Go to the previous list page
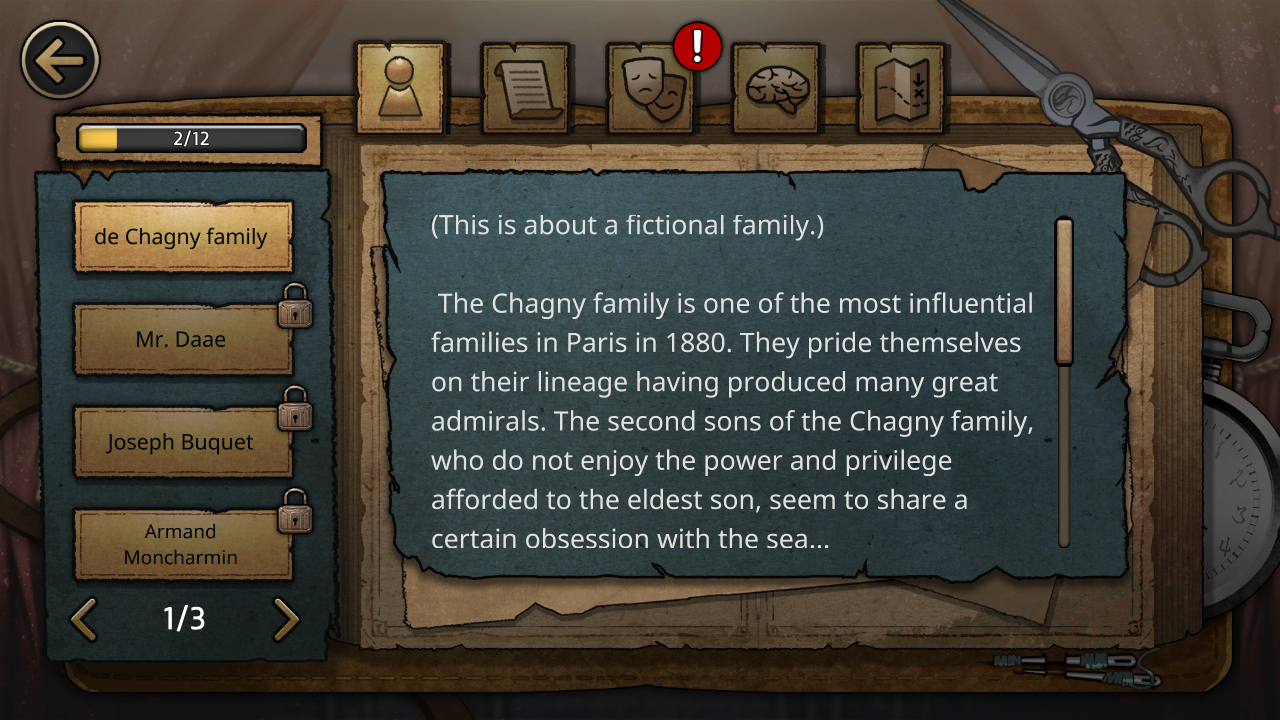Image resolution: width=1280 pixels, height=720 pixels. 84,619
